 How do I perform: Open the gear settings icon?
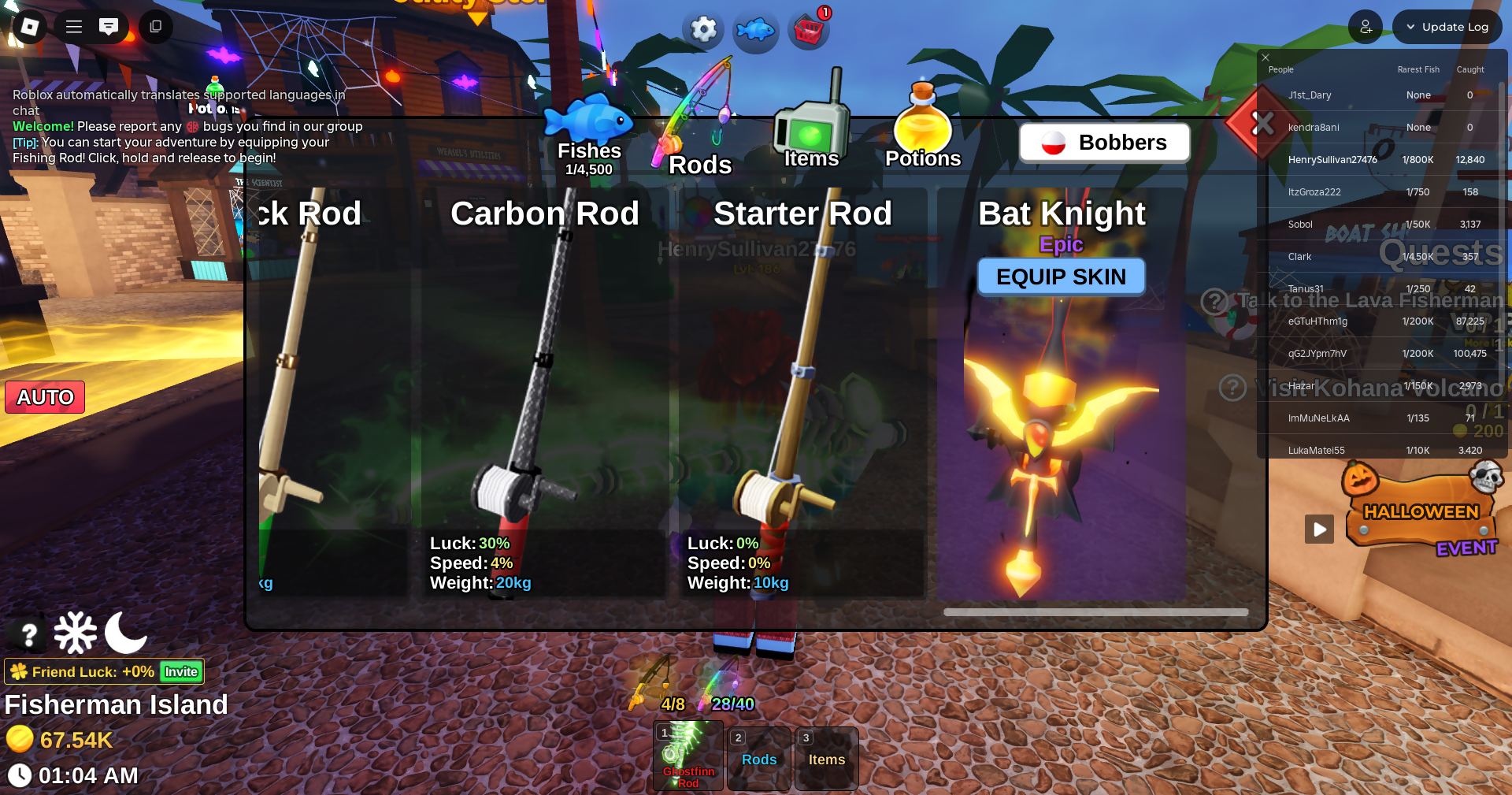pyautogui.click(x=703, y=30)
